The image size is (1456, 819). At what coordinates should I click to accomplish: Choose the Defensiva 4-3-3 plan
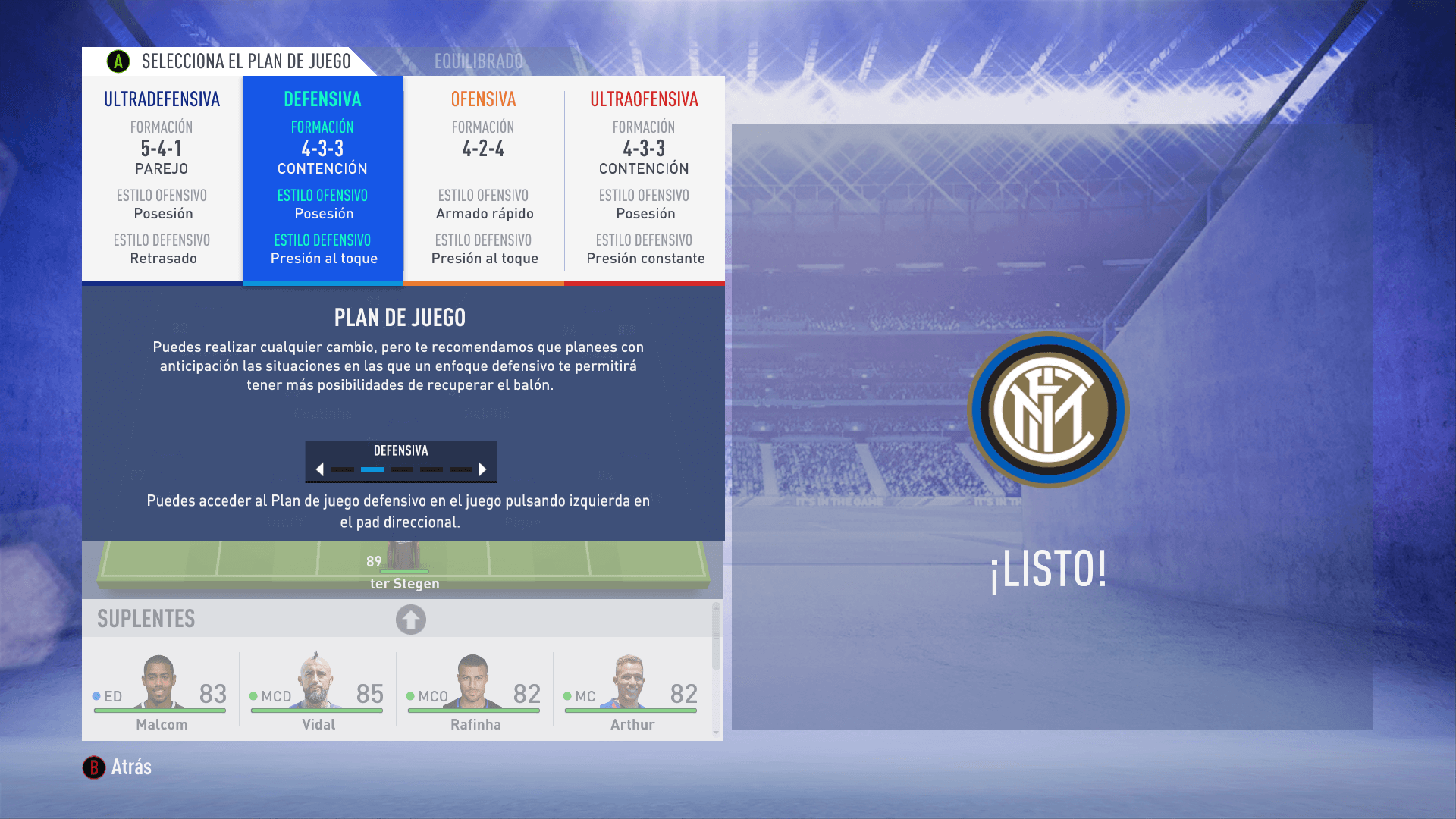click(323, 180)
